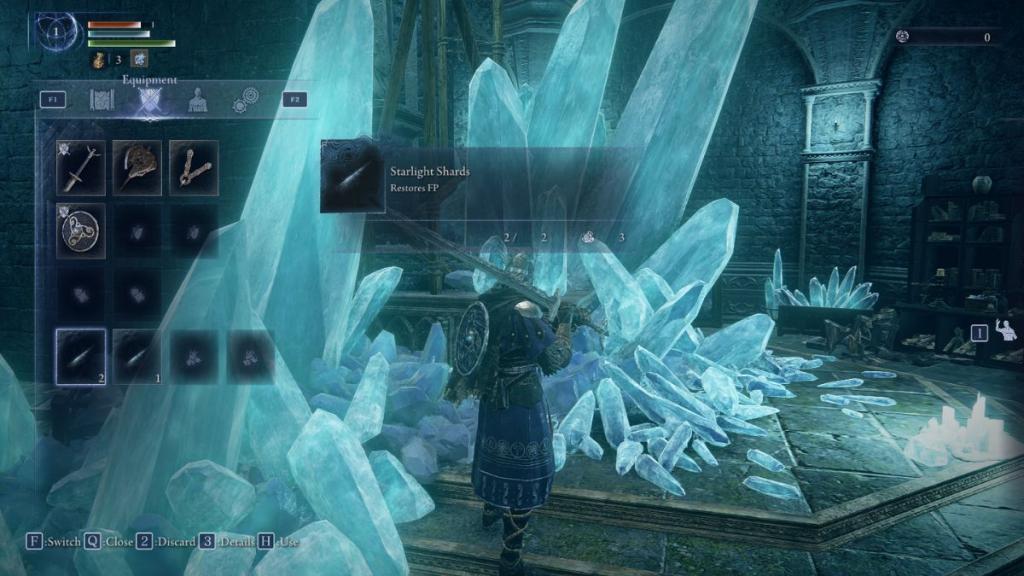Click the Starlight Shards thumbnail in the info panel

(x=352, y=177)
